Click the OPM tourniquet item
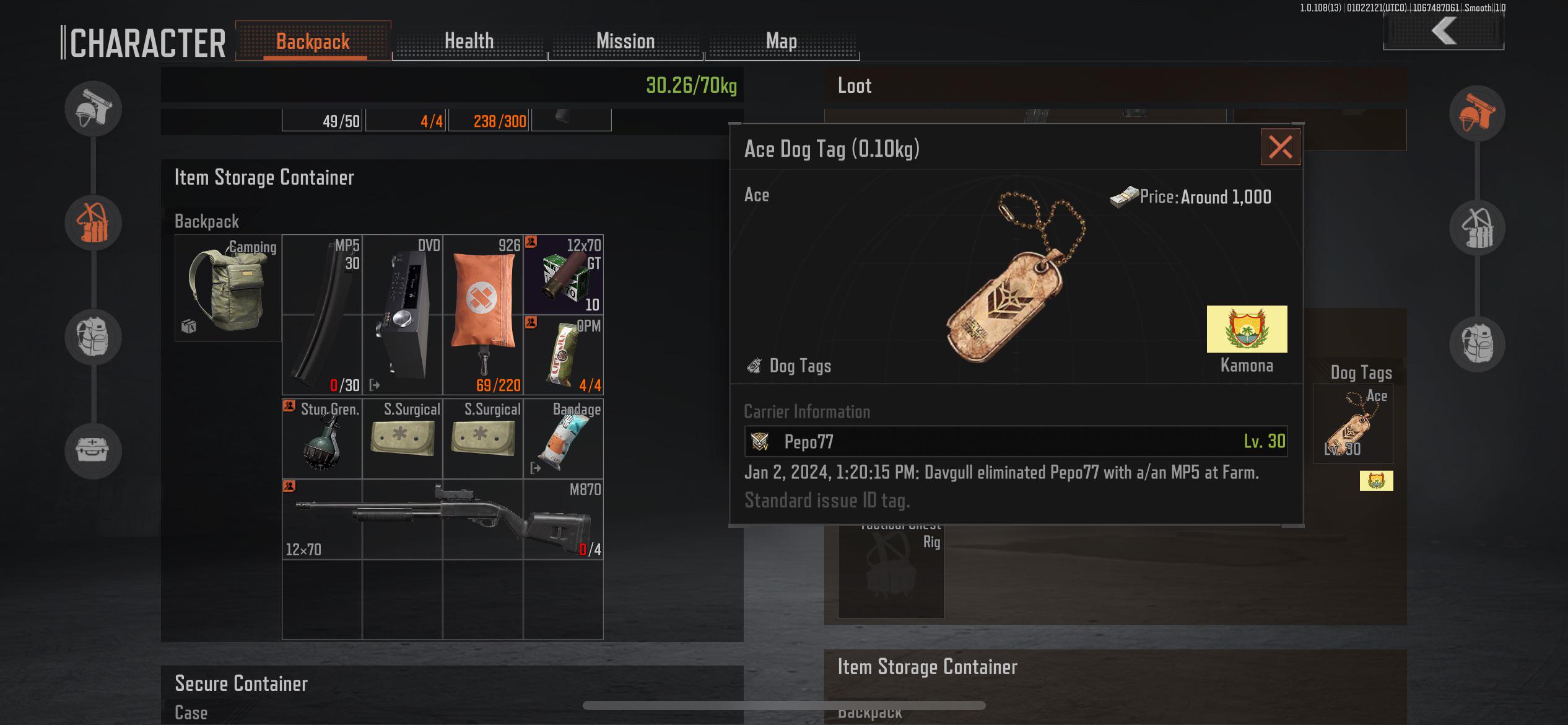 (564, 355)
